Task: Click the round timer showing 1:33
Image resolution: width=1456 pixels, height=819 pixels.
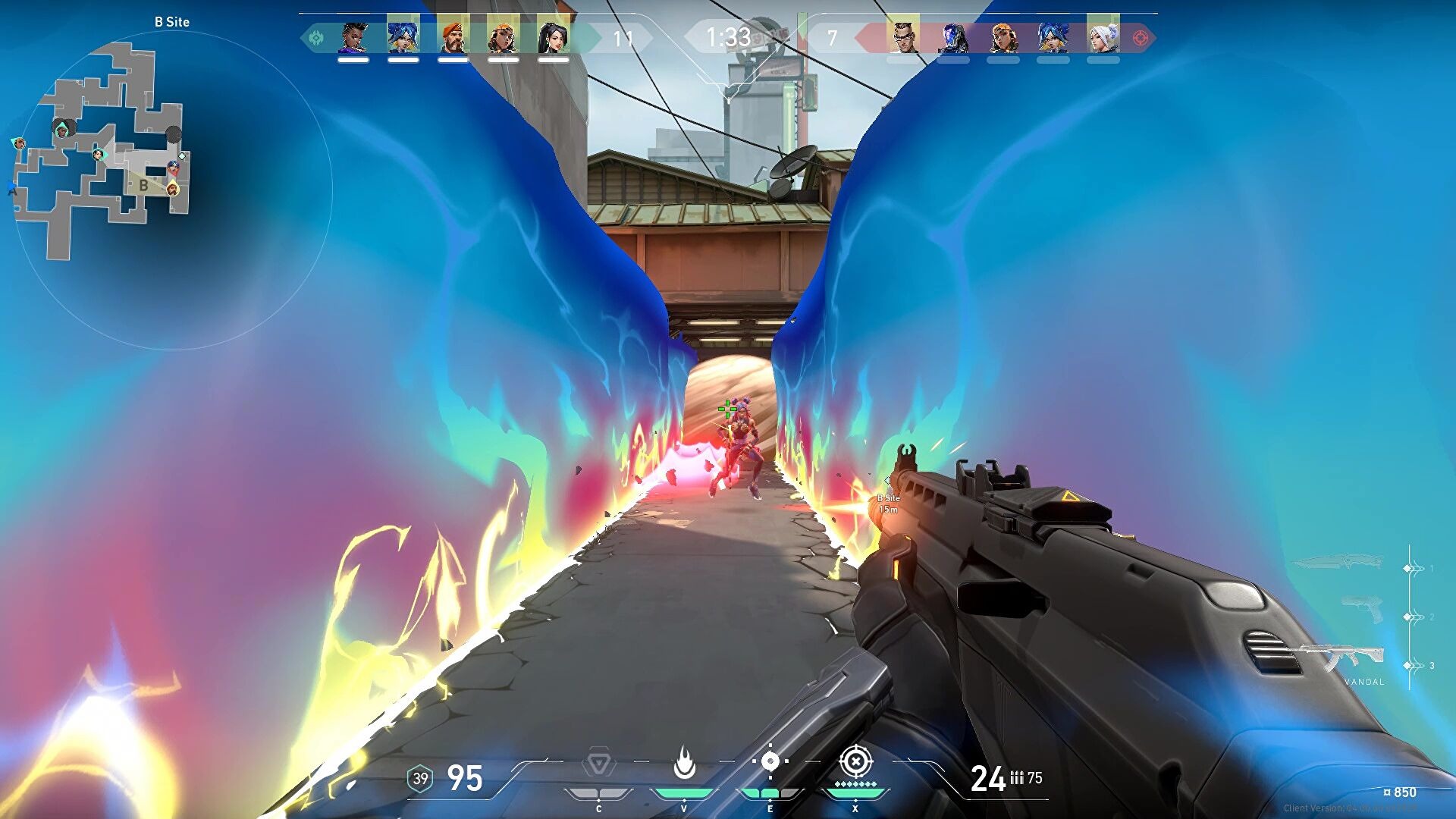Action: pos(726,33)
